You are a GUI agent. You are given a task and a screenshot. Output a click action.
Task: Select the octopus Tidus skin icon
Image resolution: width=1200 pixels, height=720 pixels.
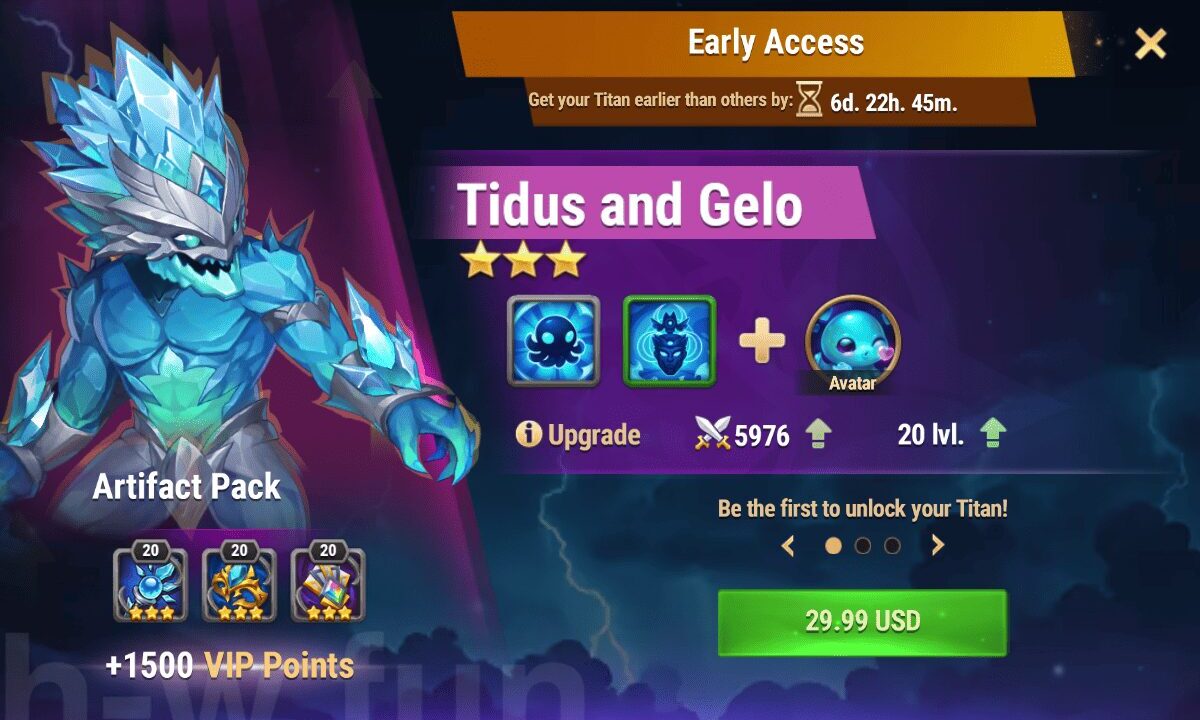[553, 341]
